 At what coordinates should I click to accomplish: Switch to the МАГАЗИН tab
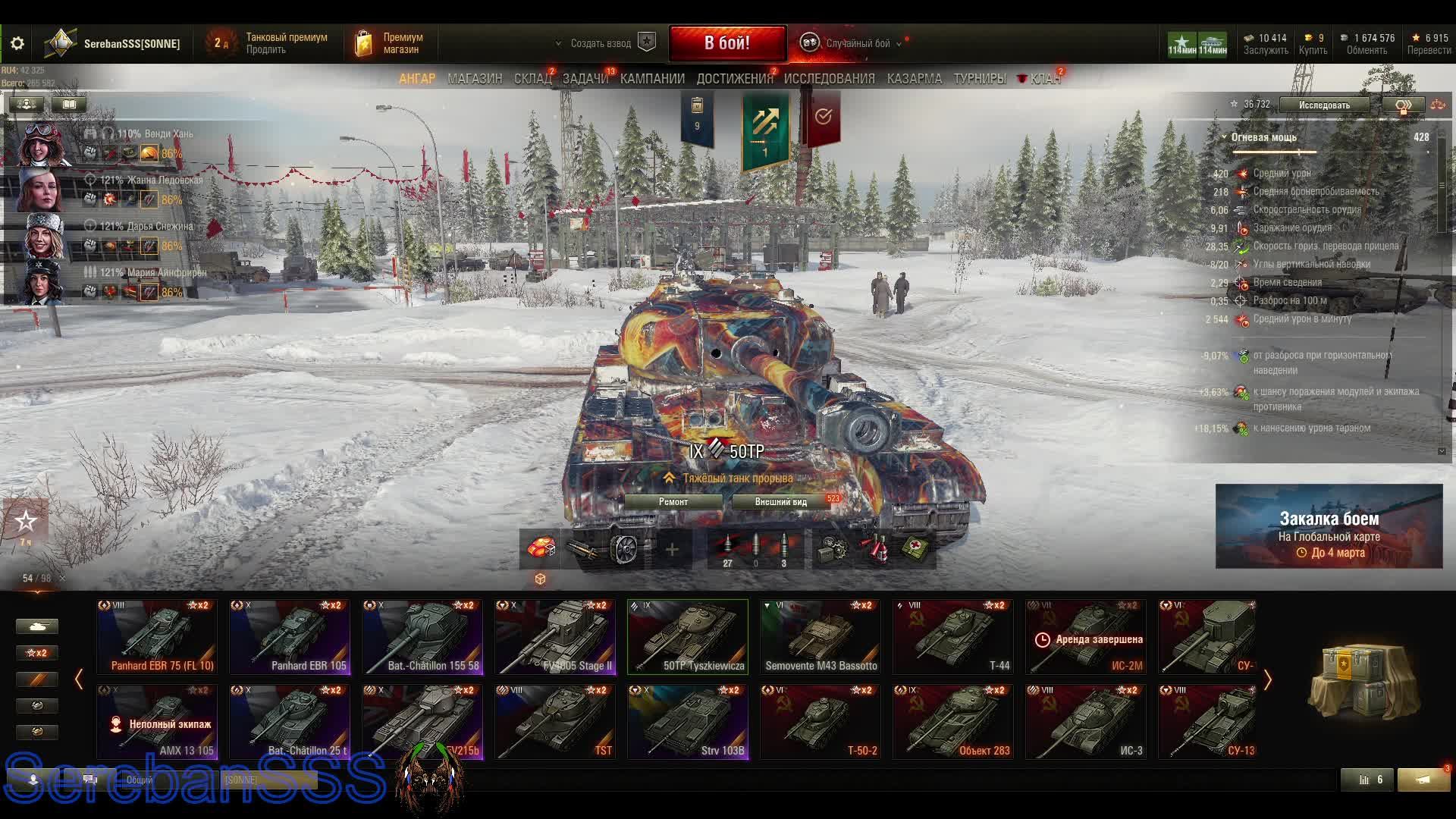(475, 79)
